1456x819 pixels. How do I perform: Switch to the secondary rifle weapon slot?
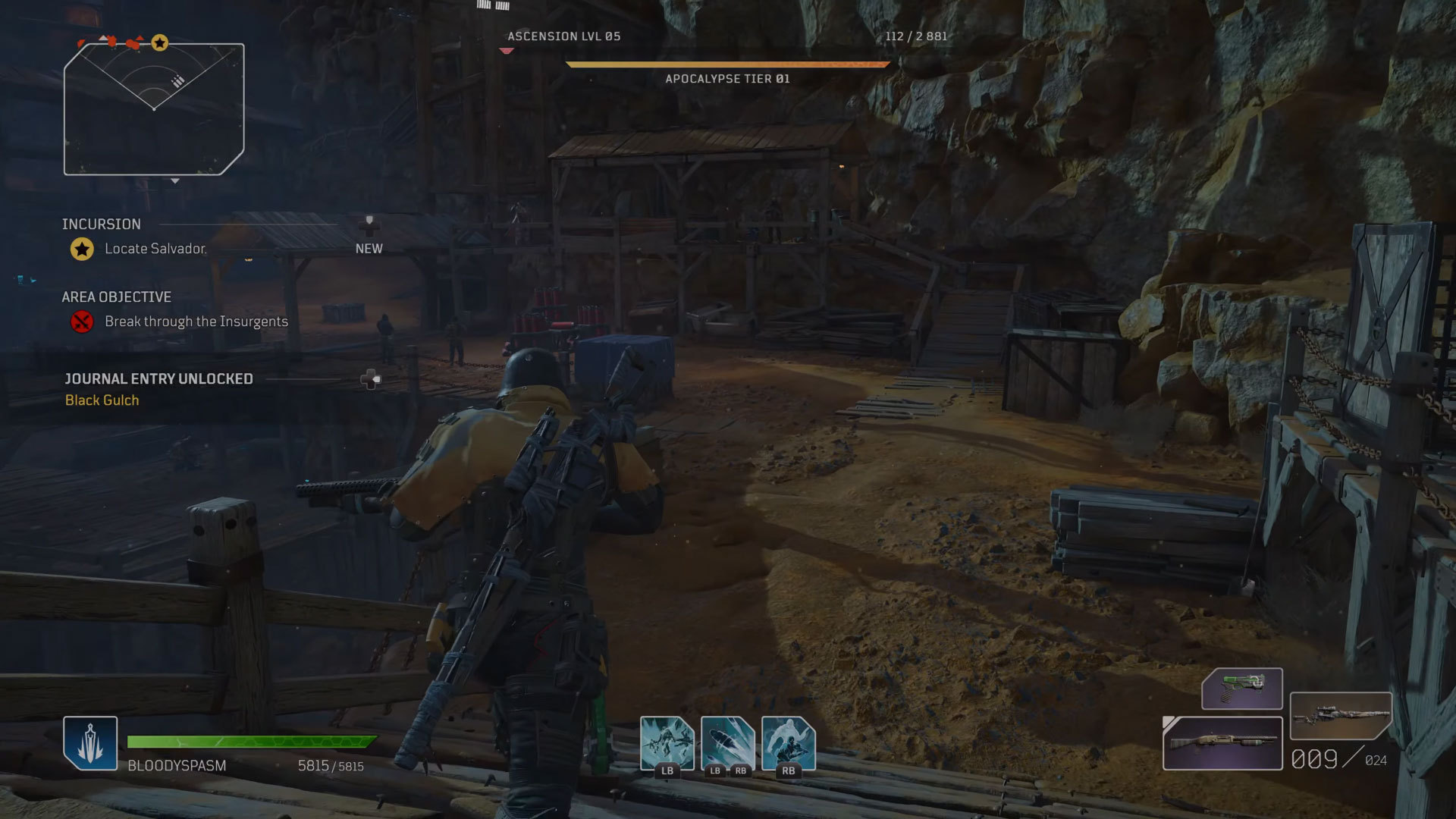[1340, 715]
